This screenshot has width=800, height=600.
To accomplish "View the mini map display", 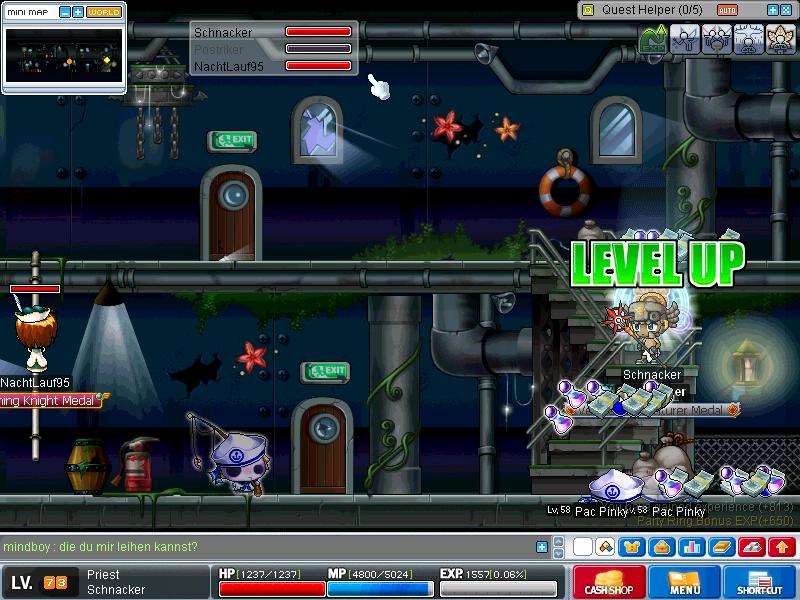I will point(64,56).
